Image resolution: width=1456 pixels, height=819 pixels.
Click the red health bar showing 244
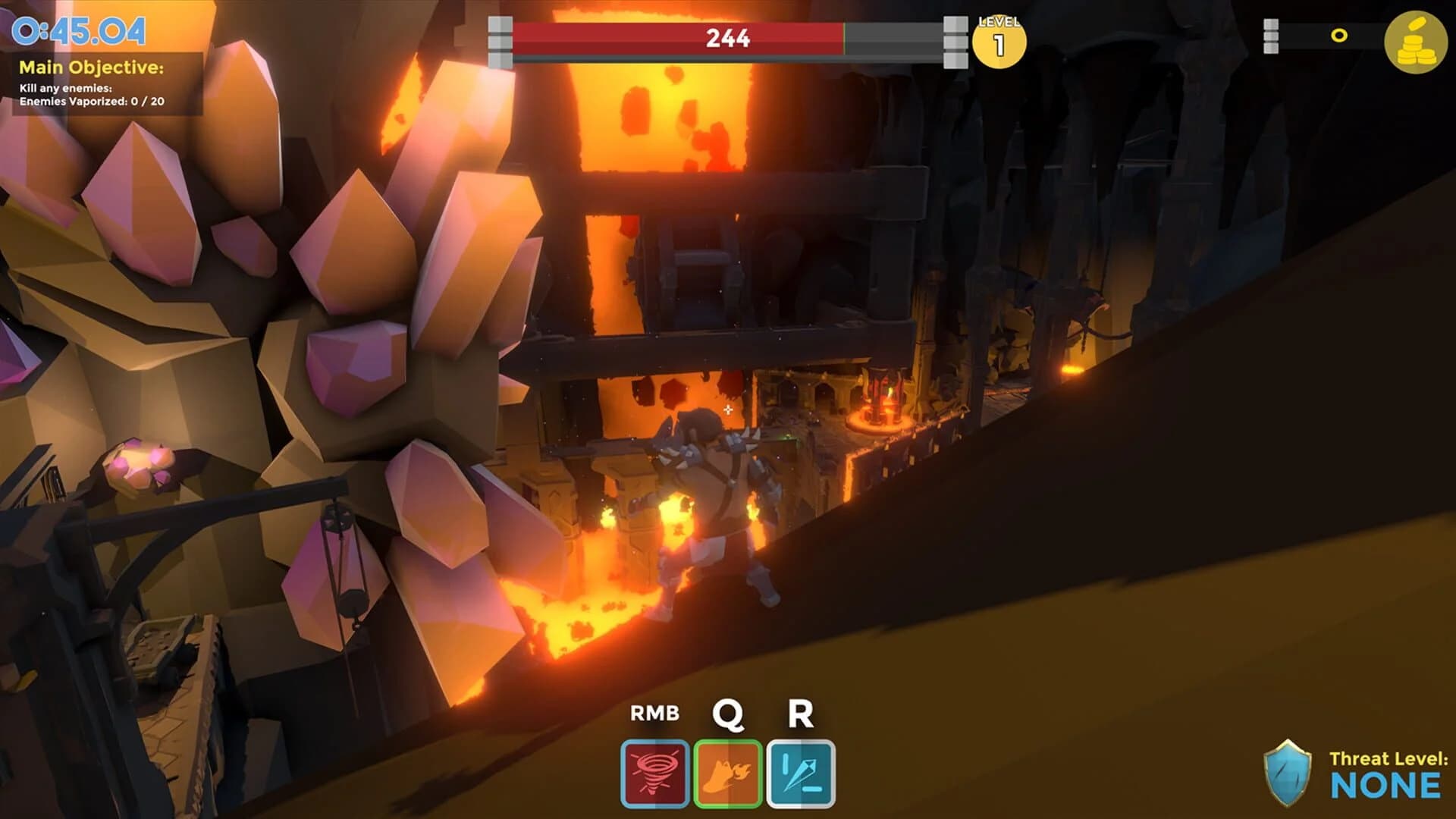click(x=728, y=36)
